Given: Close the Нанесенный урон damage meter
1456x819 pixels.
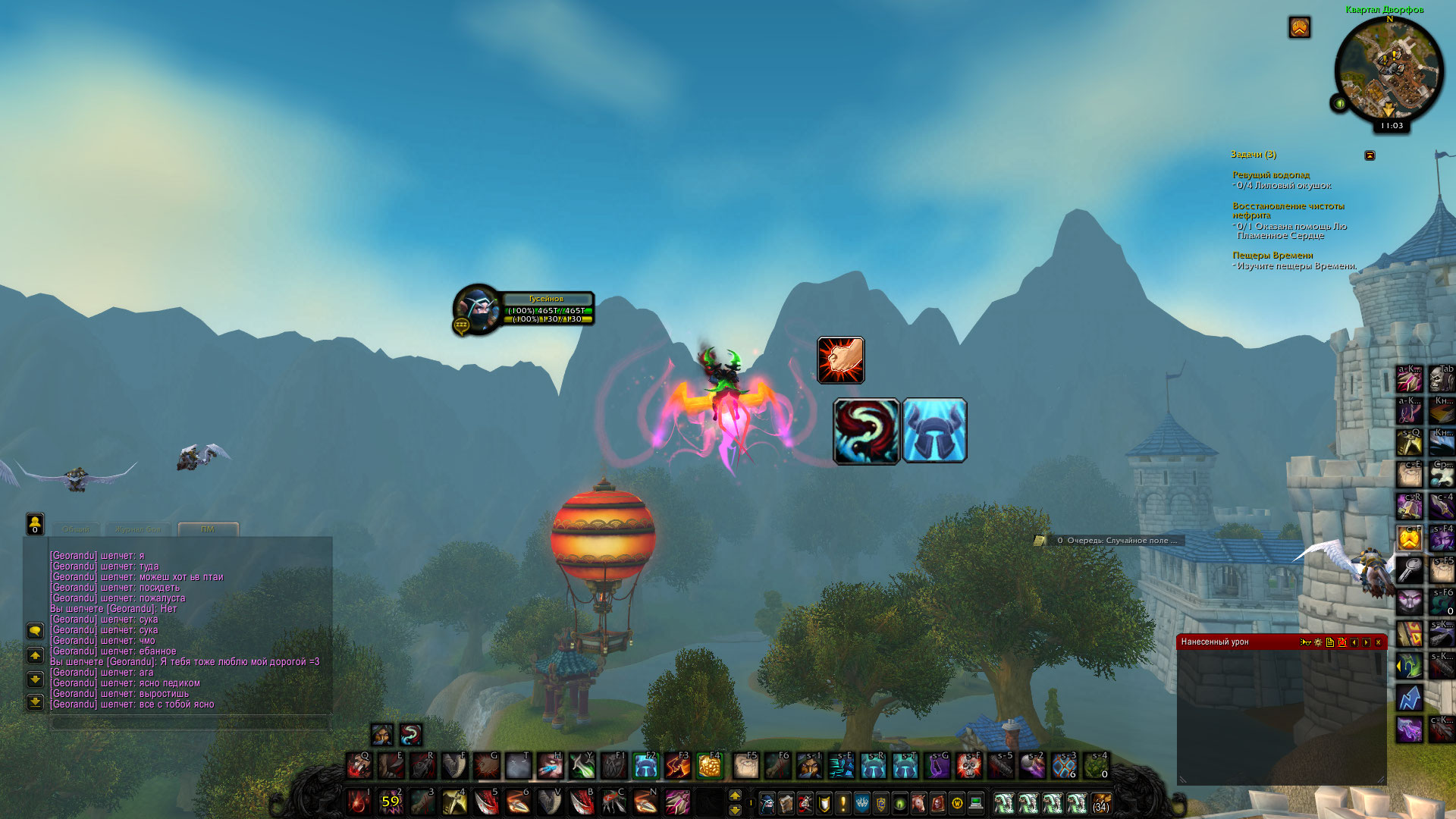Looking at the screenshot, I should [x=1378, y=642].
